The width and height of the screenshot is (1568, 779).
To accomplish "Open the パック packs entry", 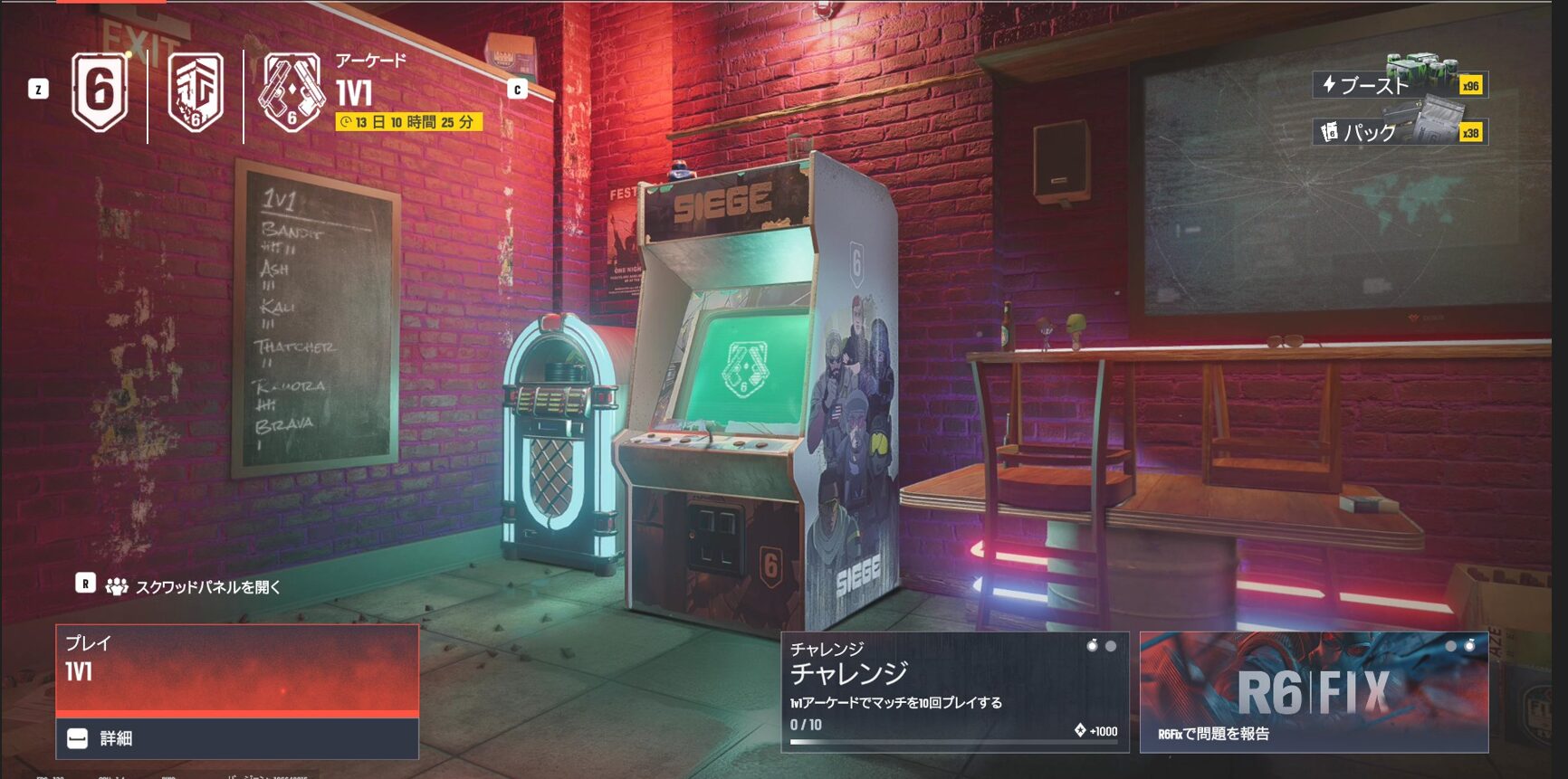I will [1400, 132].
